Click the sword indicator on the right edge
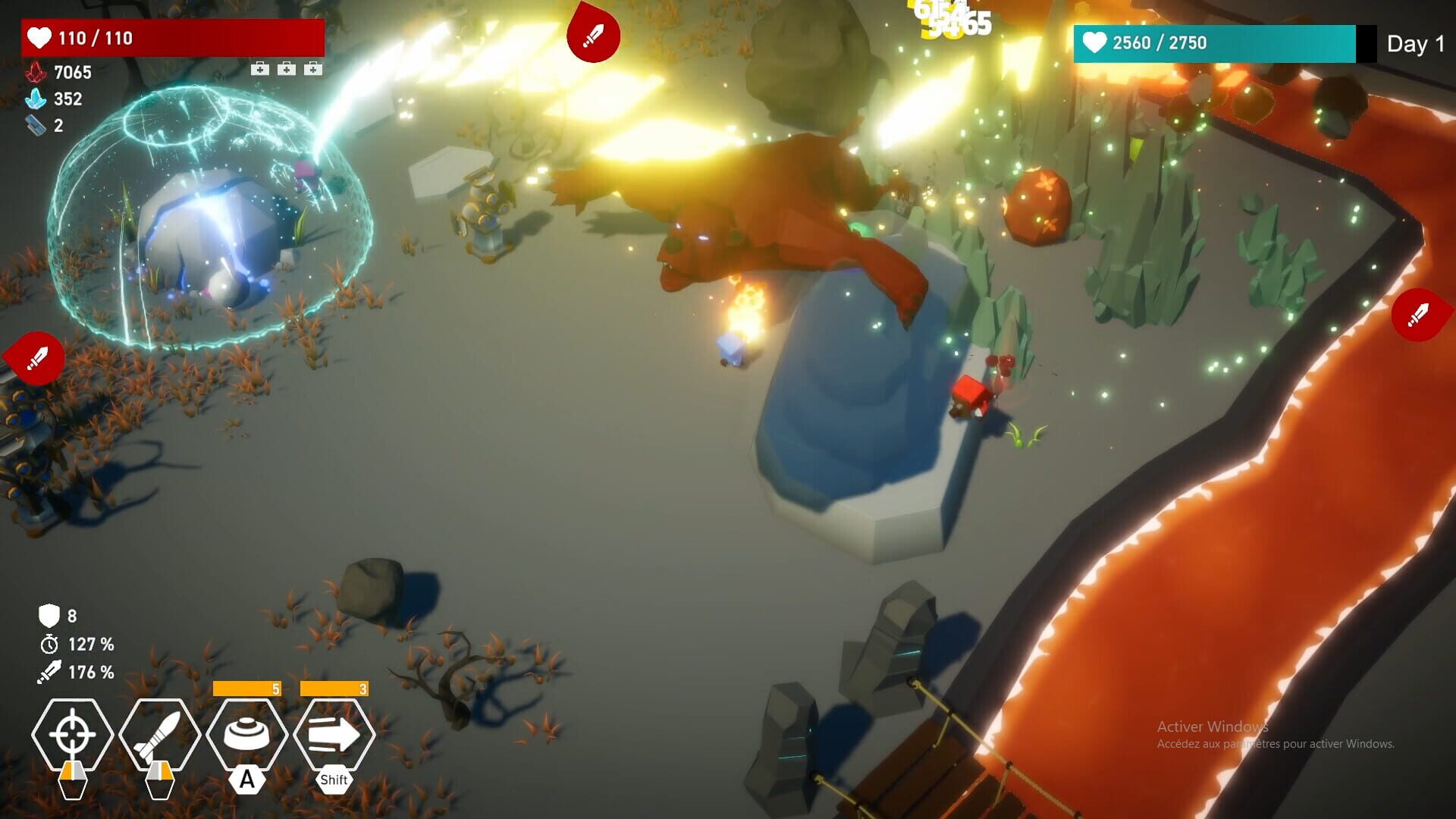Screen dimensions: 1456x819 coord(1420,315)
